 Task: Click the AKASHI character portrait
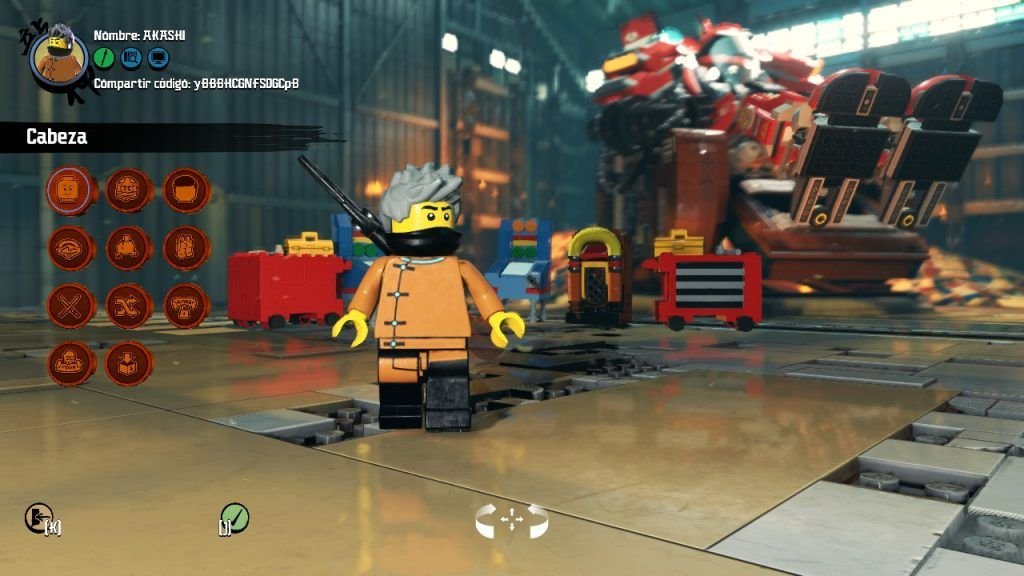coord(58,56)
